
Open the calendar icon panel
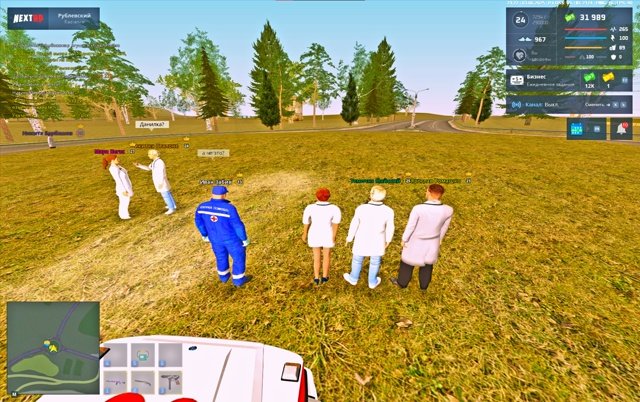click(x=576, y=129)
